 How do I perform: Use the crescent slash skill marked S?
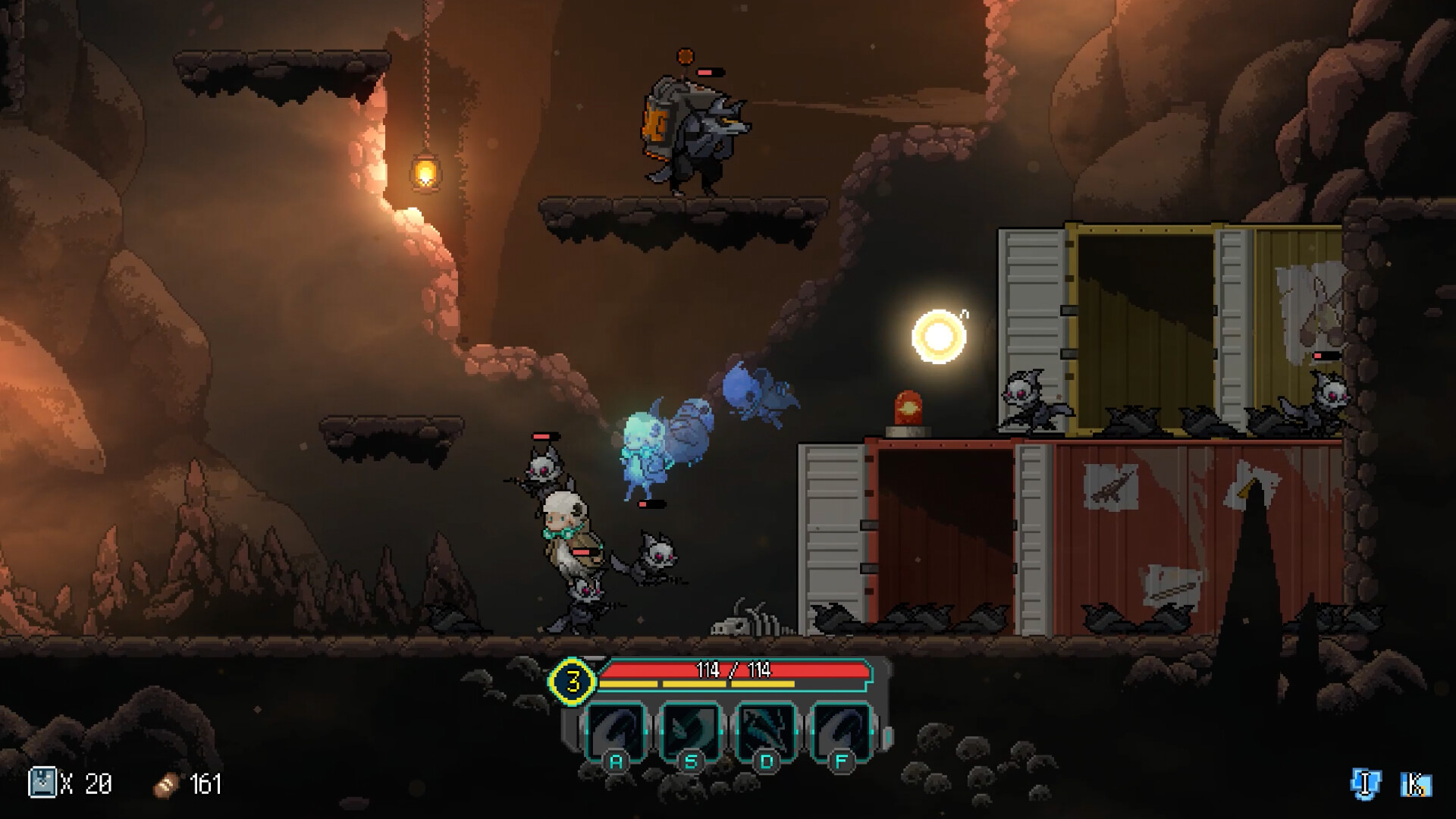690,731
